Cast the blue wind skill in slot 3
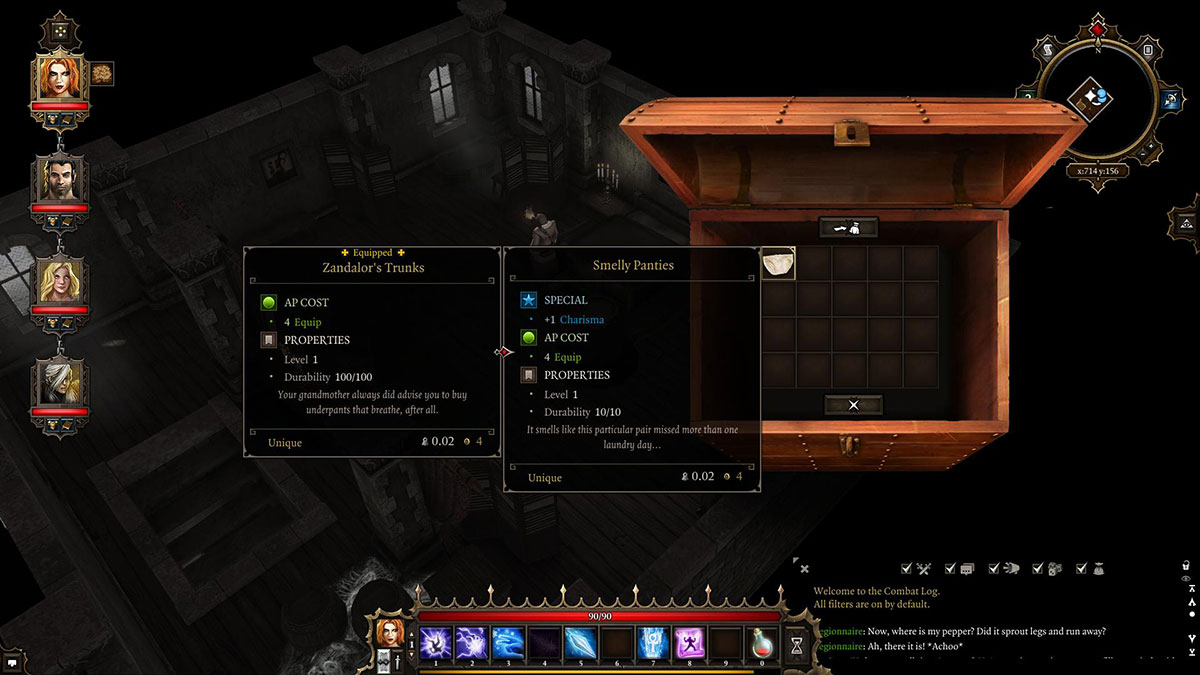The image size is (1200, 675). [507, 643]
